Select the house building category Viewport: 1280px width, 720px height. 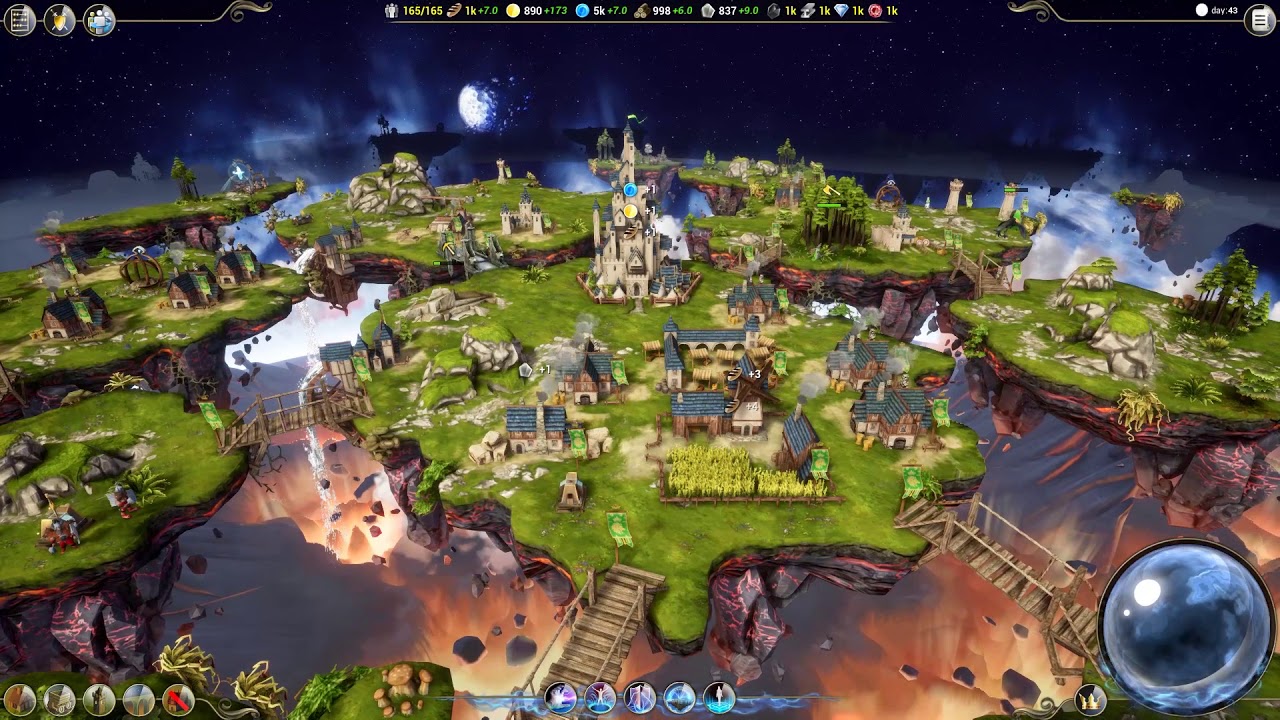point(20,699)
